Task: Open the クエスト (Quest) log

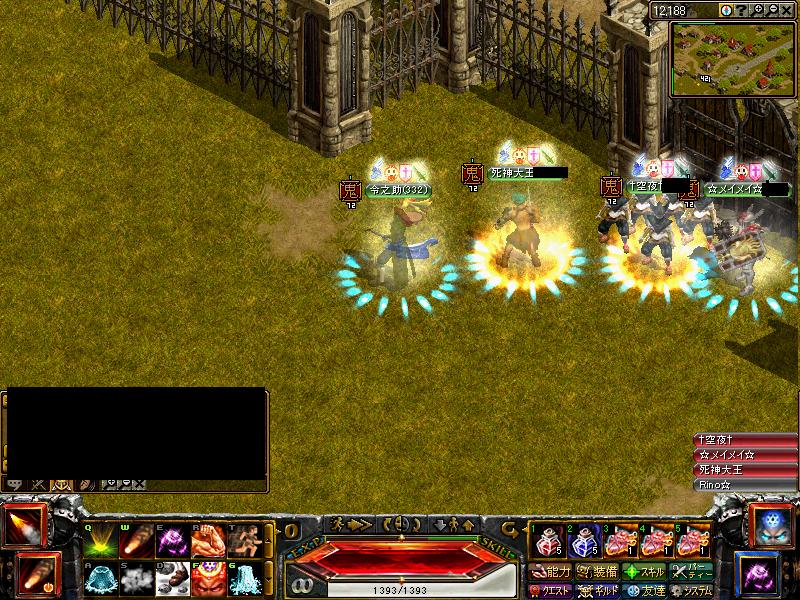Action: pos(551,590)
